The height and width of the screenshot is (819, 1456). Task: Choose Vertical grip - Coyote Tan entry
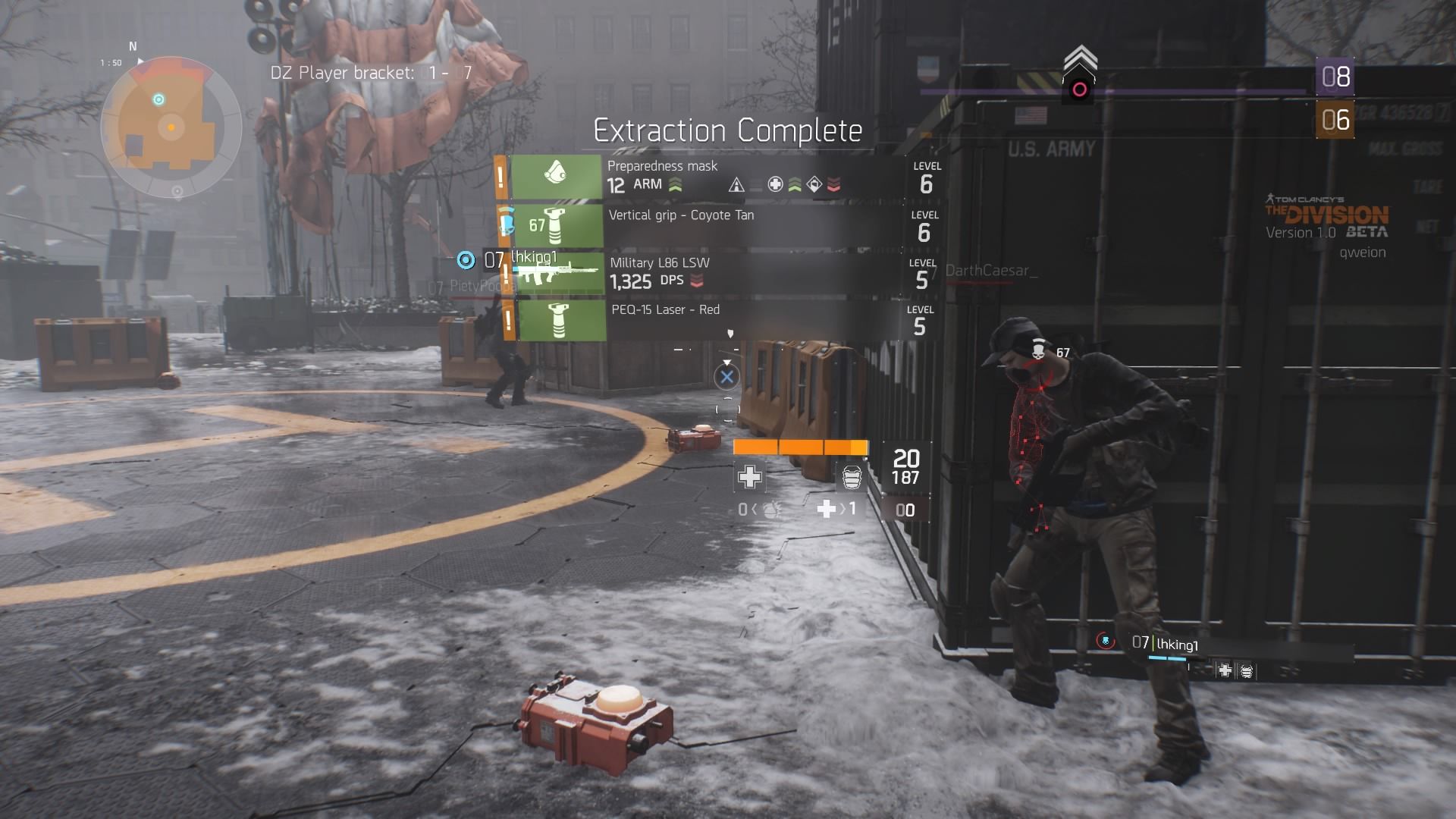pyautogui.click(x=705, y=225)
